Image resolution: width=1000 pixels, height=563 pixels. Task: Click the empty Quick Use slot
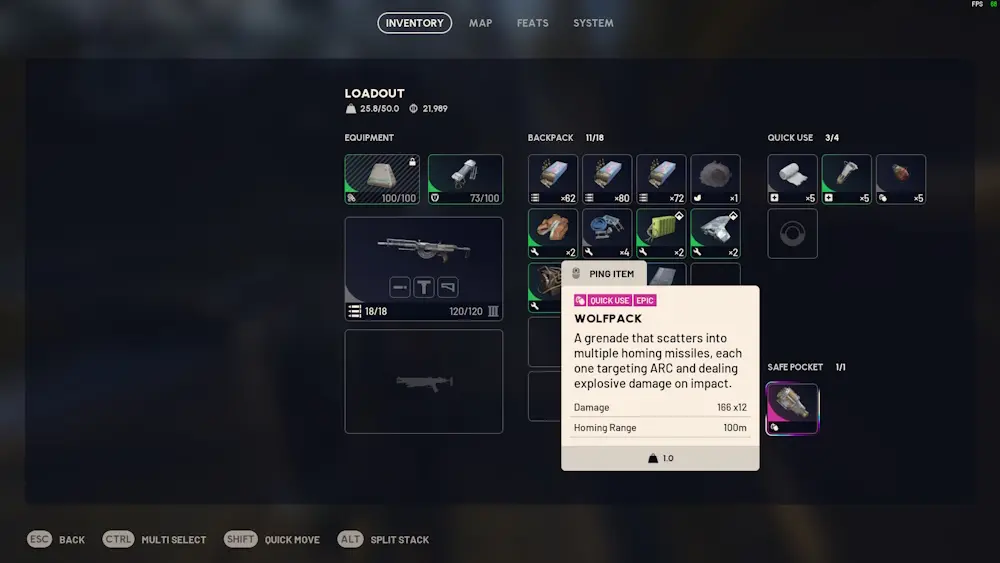(792, 233)
